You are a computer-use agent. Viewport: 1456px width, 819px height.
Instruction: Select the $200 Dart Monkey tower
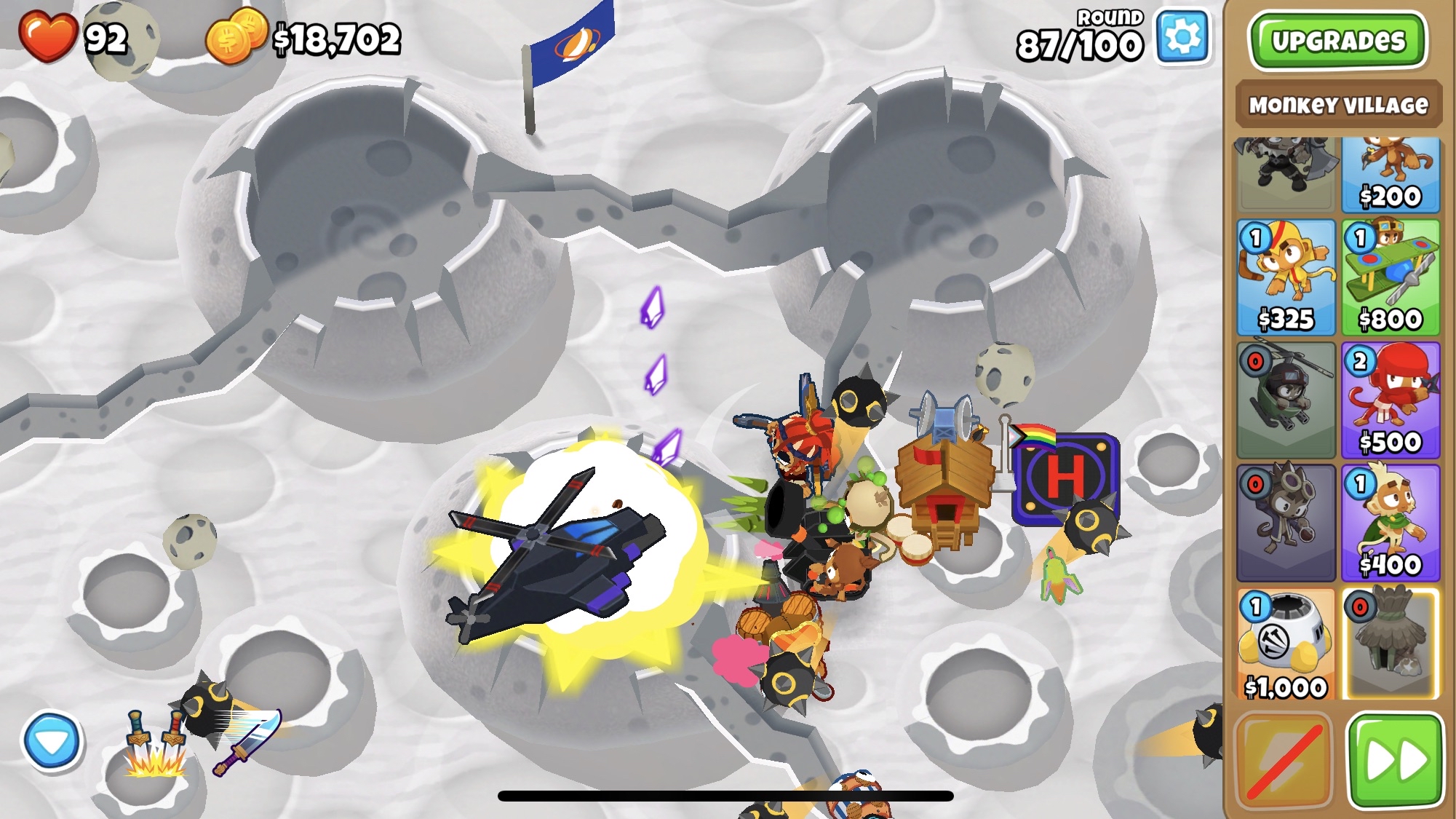(x=1391, y=175)
